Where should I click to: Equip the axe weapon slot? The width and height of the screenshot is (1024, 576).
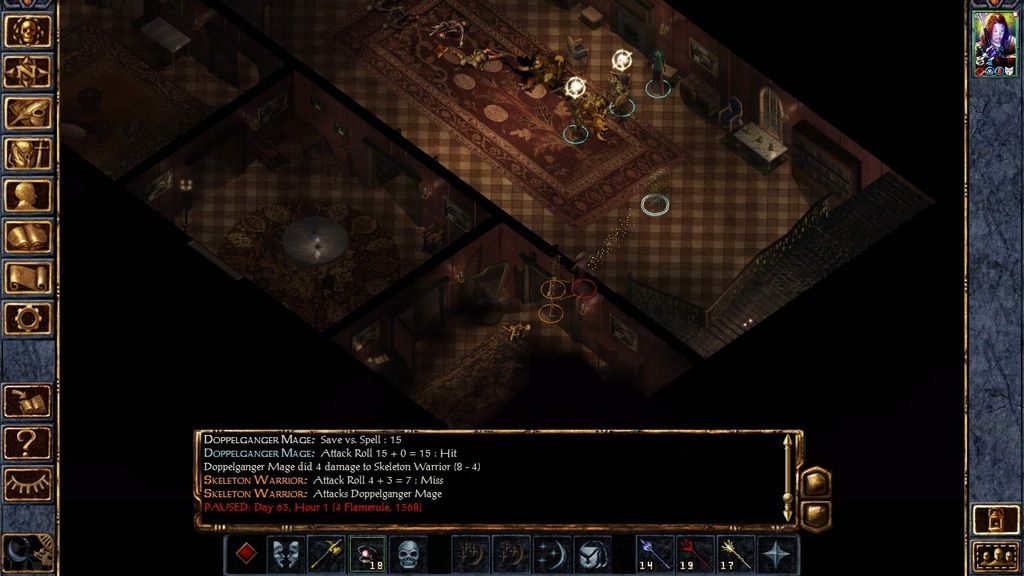tap(326, 554)
